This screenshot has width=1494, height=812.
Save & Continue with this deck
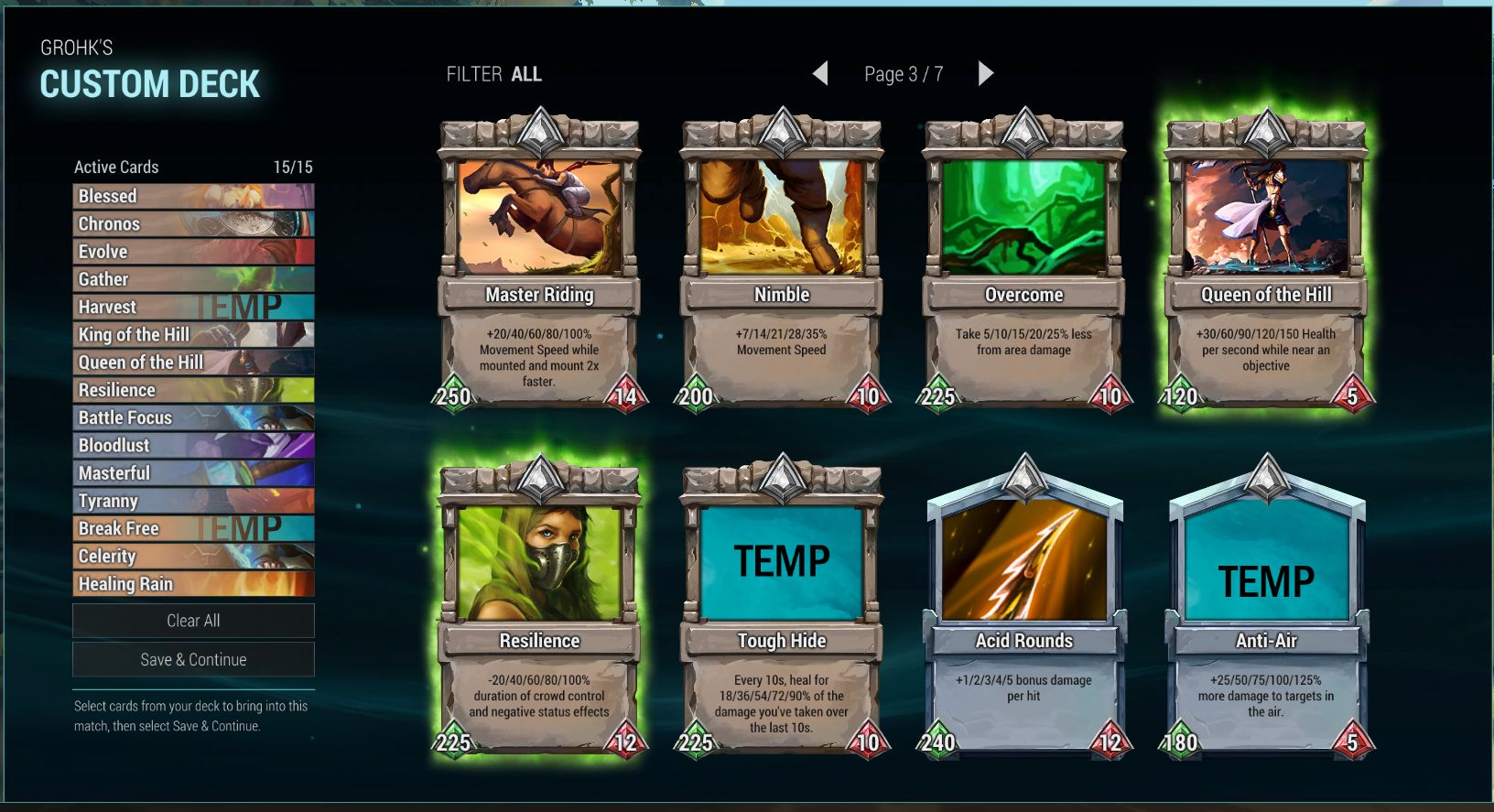pyautogui.click(x=193, y=659)
